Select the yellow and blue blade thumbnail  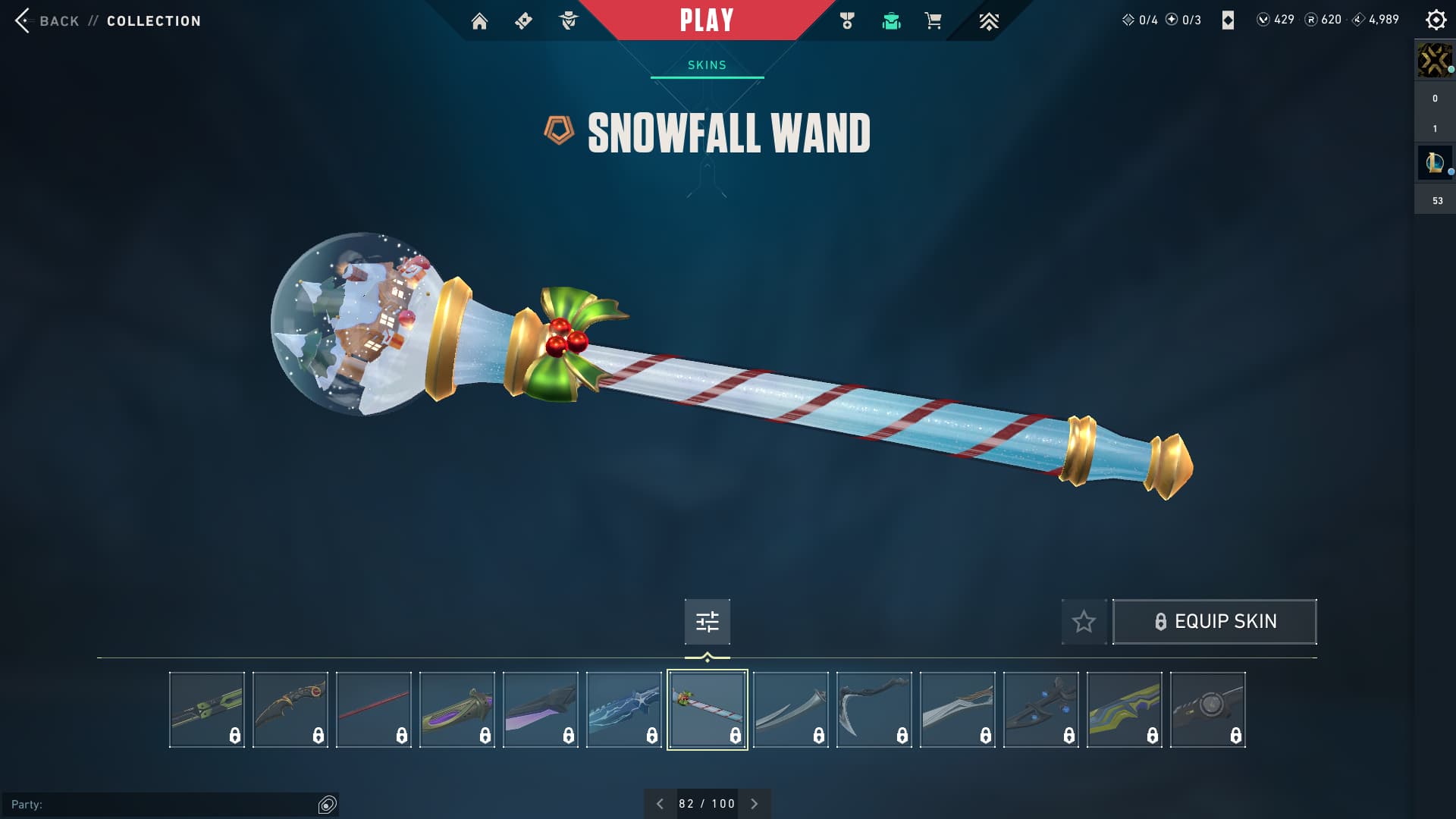click(x=1124, y=710)
